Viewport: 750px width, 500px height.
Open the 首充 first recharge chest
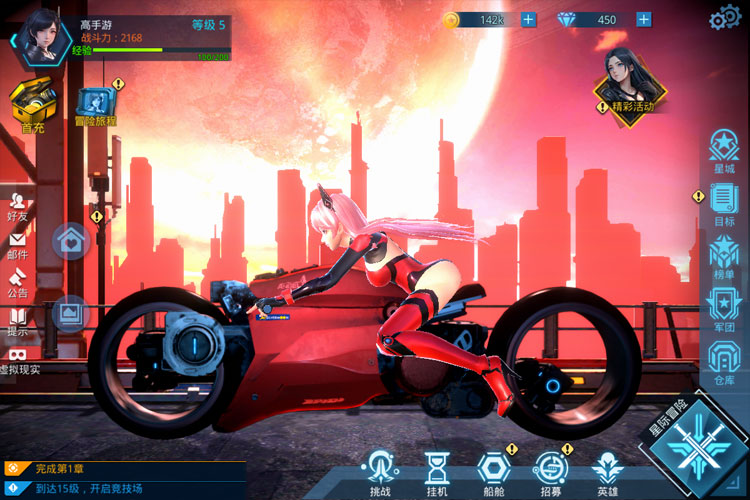click(32, 103)
